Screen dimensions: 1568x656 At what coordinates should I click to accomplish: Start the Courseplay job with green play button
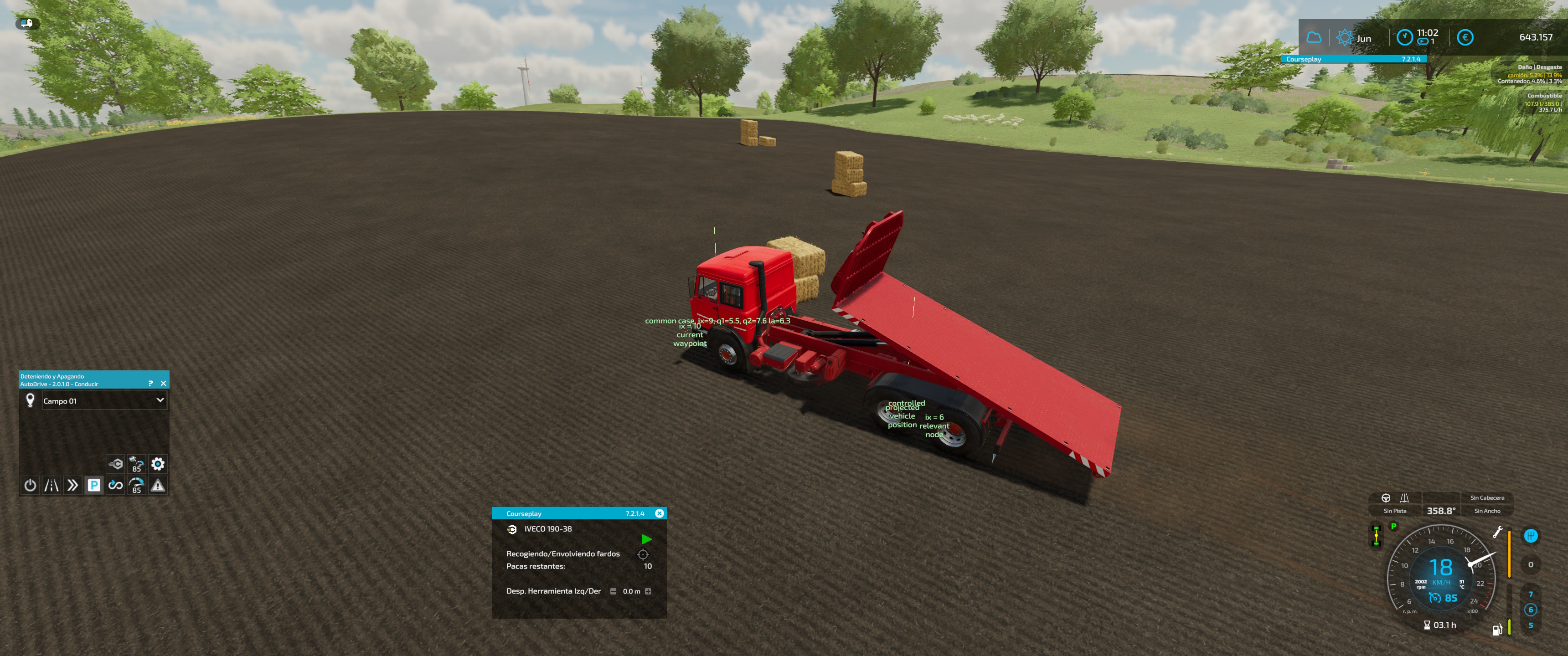point(647,540)
